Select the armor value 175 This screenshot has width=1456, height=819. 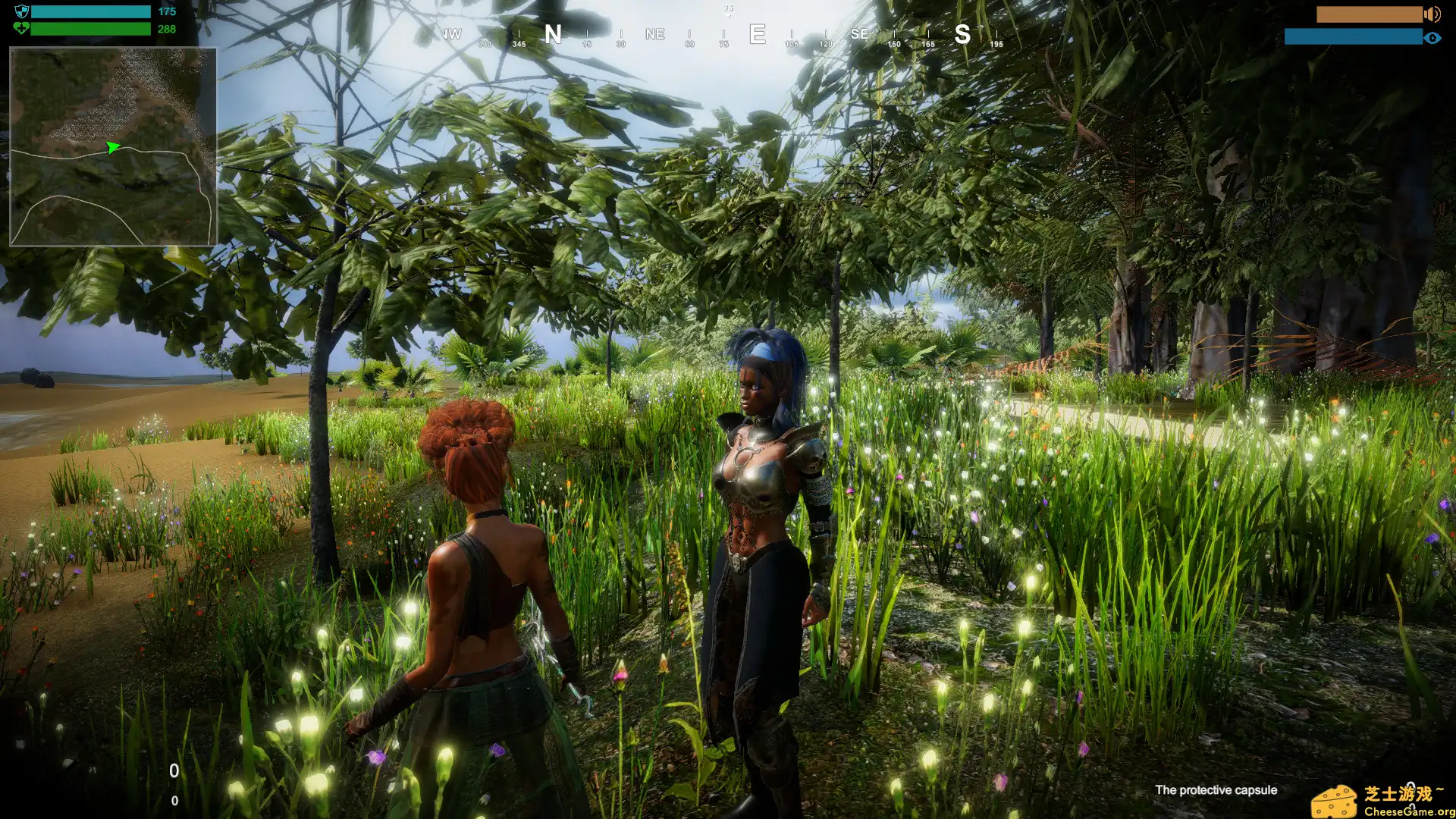click(x=166, y=11)
